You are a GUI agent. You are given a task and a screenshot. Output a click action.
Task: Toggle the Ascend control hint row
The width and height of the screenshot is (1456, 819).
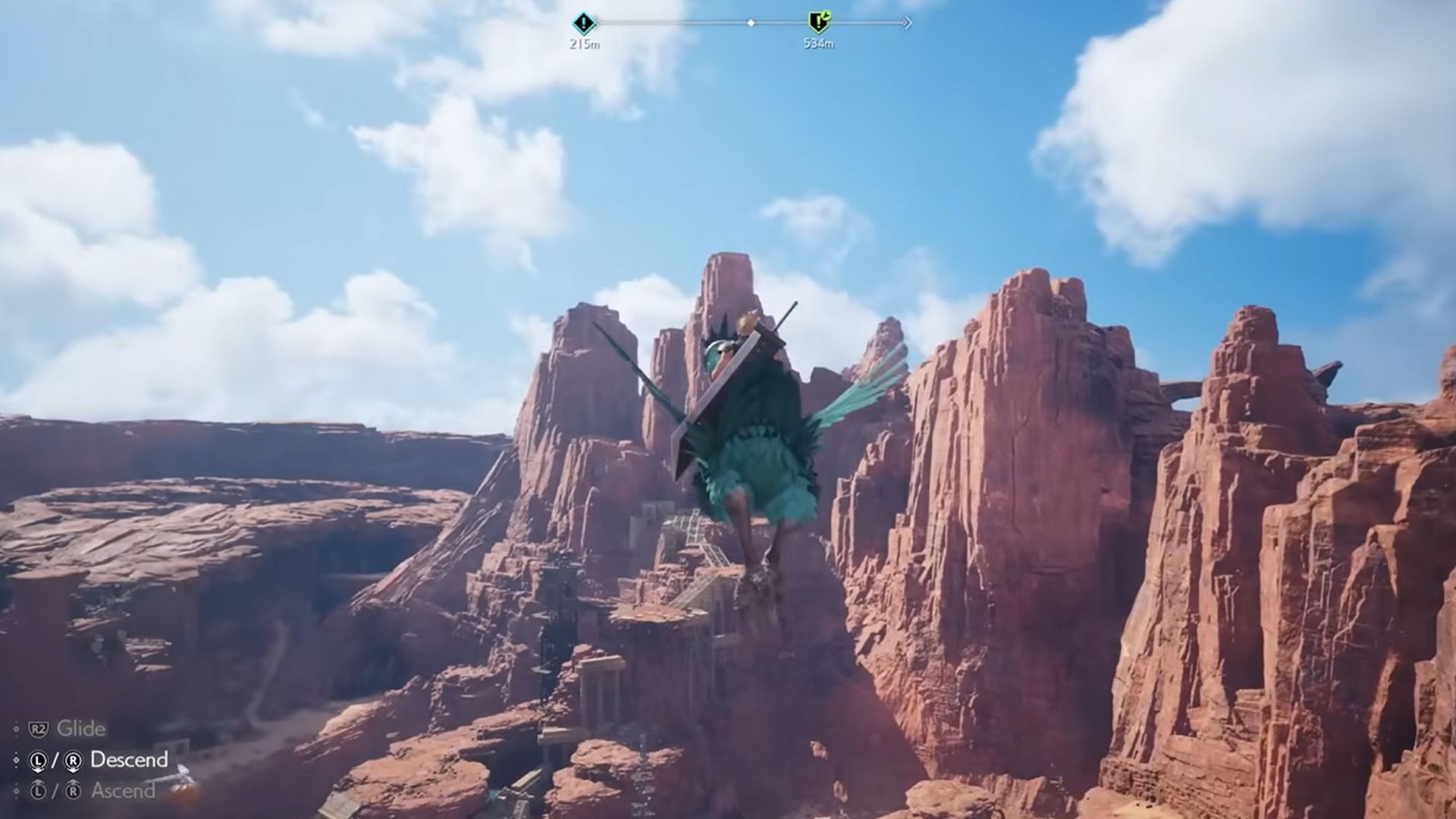(123, 792)
